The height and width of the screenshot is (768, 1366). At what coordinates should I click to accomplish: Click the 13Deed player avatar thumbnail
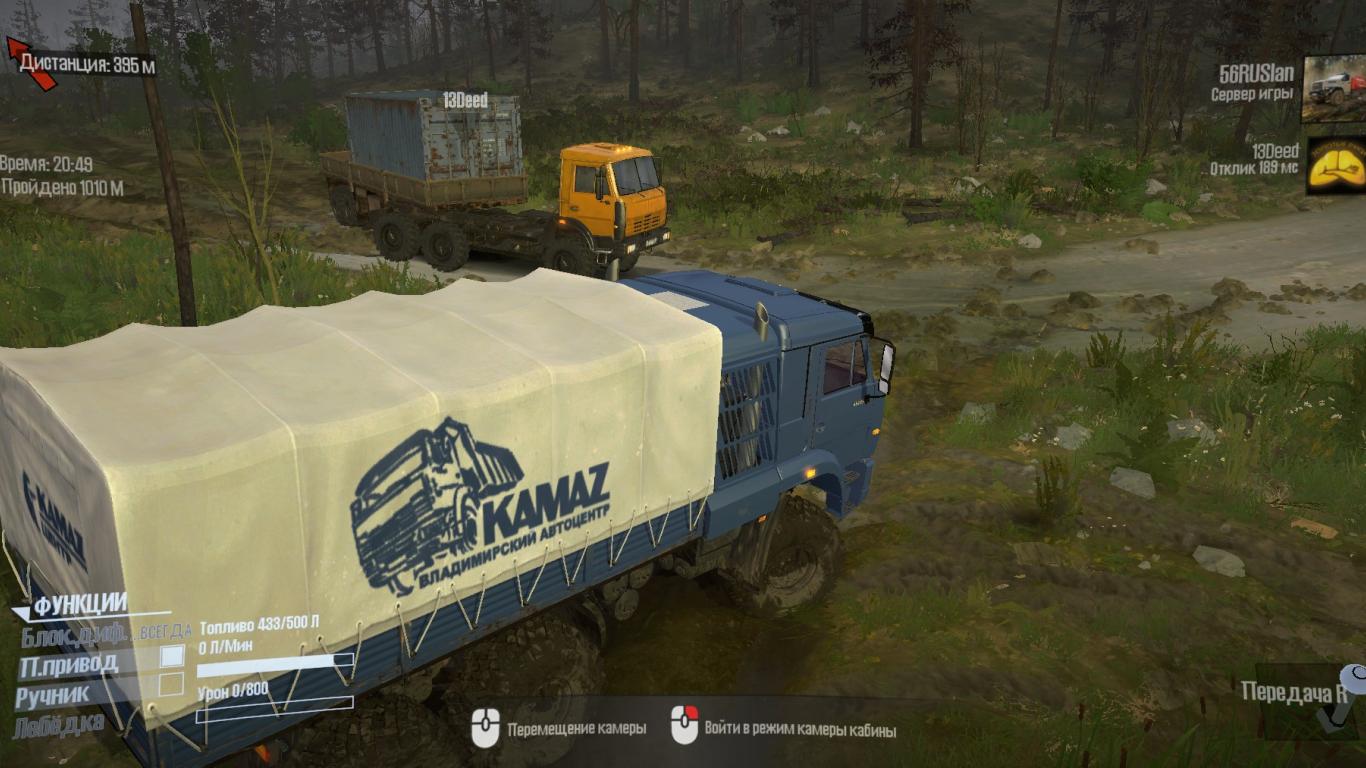tap(1335, 165)
